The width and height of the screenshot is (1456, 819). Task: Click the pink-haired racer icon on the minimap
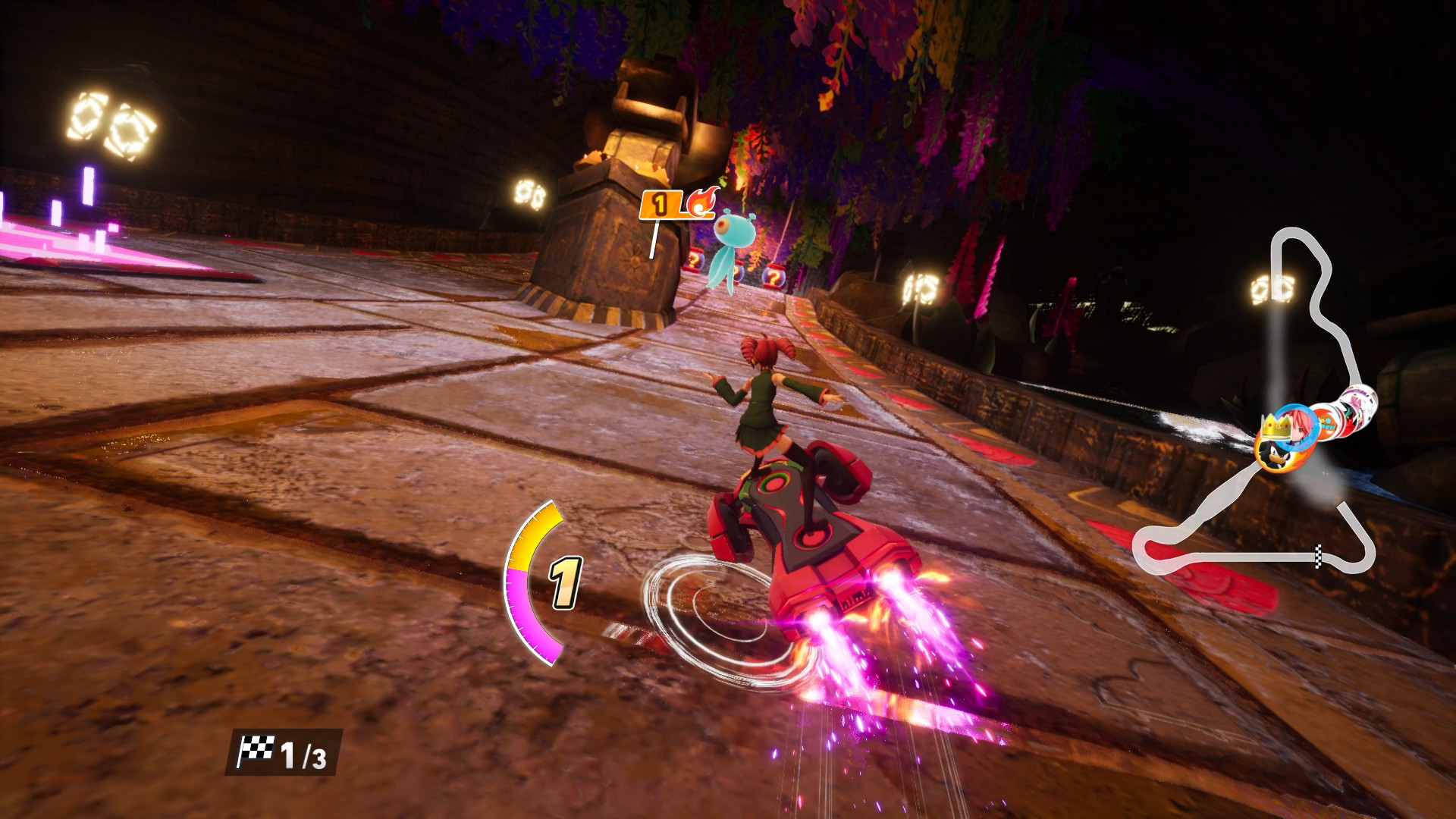(x=1297, y=426)
